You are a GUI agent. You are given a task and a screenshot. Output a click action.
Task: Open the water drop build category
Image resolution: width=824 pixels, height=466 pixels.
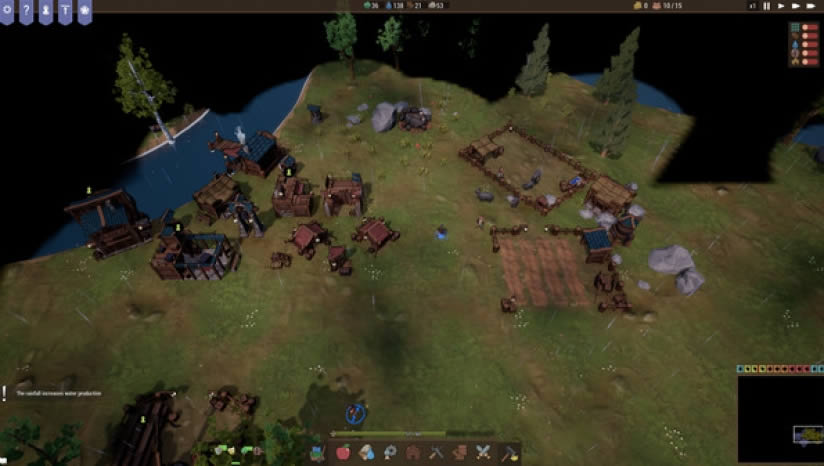pos(367,452)
